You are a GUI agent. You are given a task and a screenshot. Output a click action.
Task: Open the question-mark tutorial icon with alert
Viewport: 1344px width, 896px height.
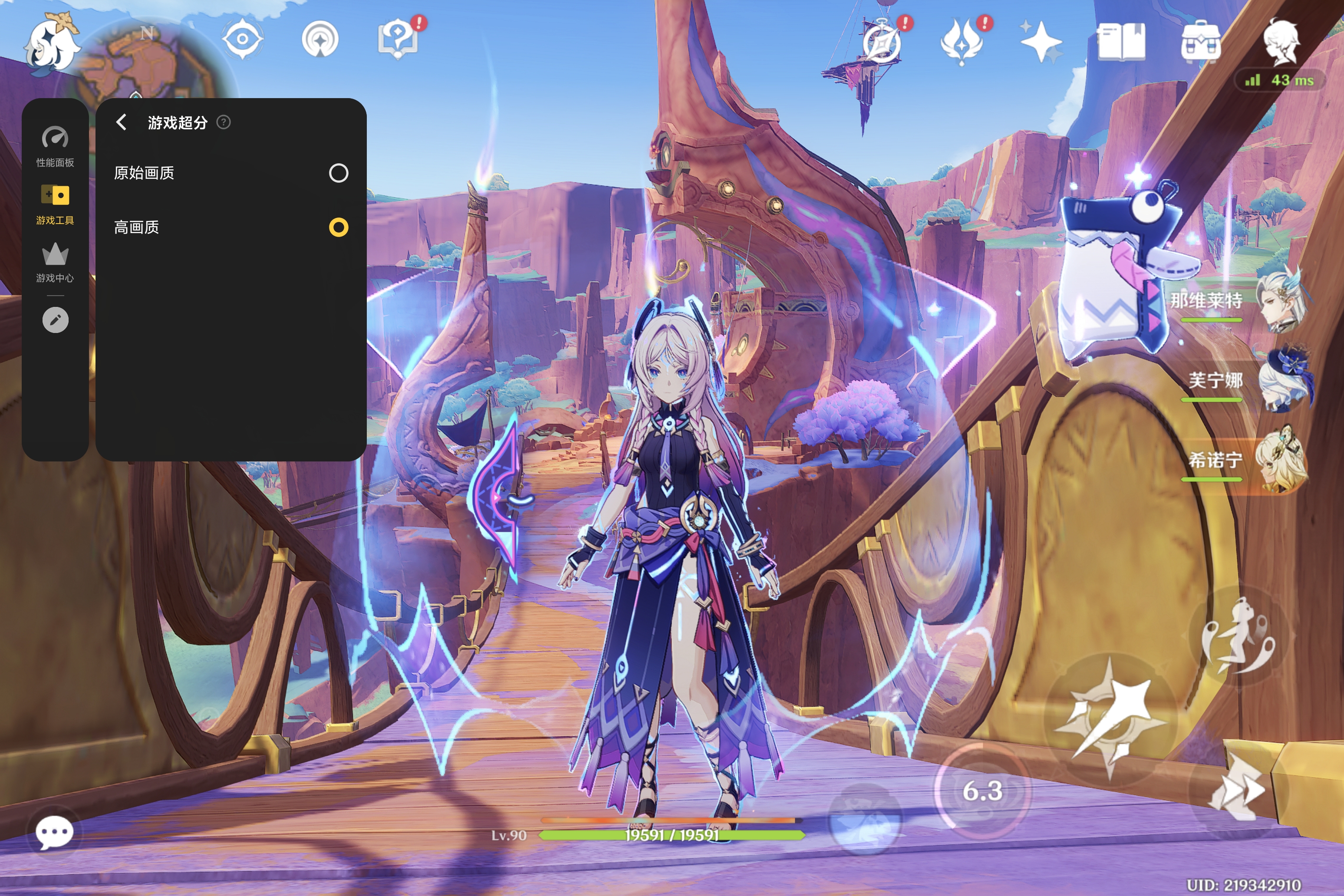click(x=398, y=40)
